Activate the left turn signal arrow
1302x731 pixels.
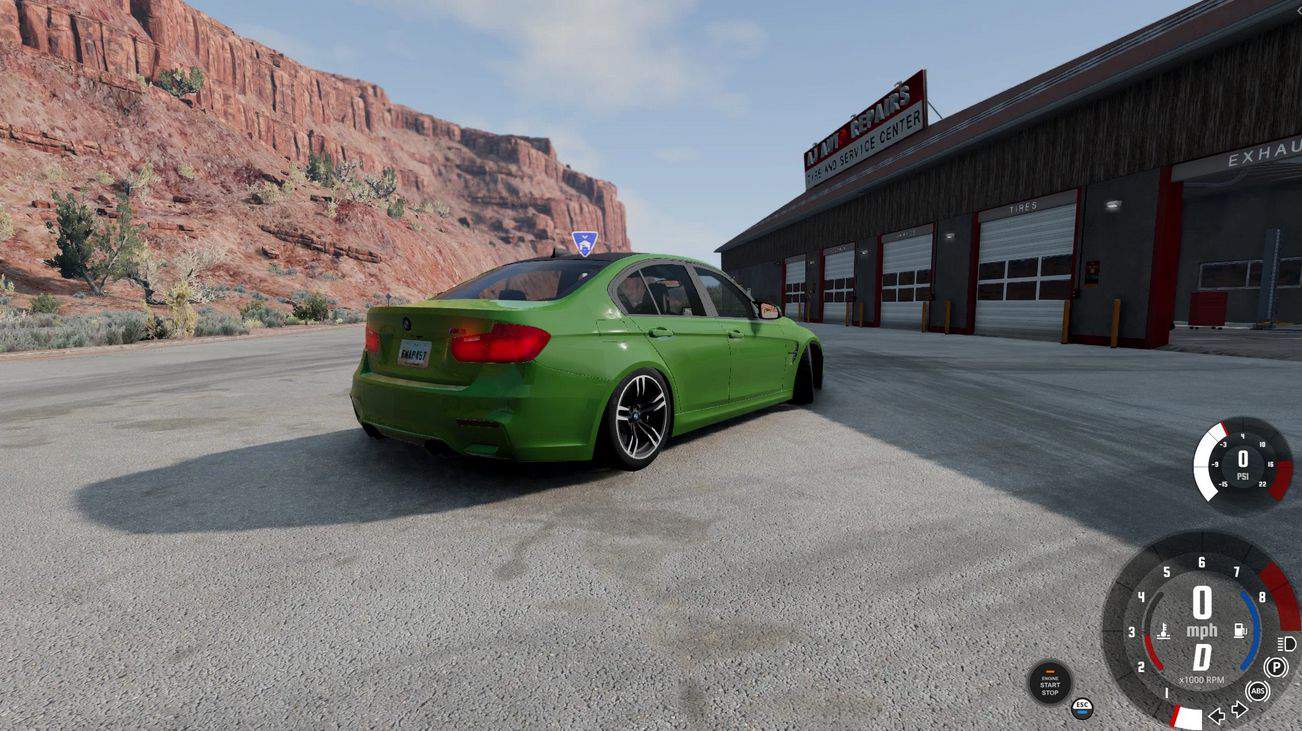click(1217, 715)
